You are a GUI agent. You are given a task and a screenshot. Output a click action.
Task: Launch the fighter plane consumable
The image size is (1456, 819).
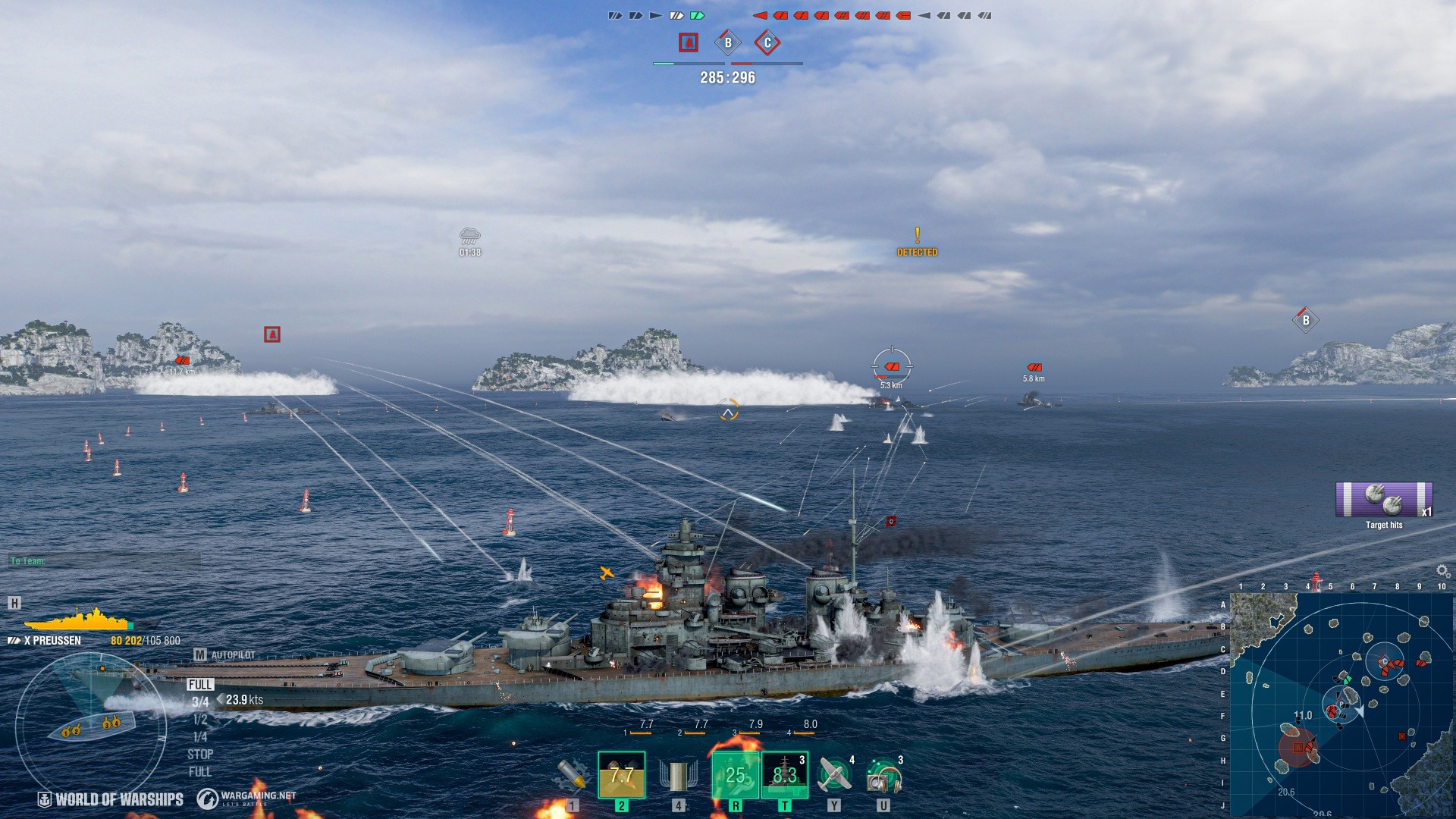tap(834, 775)
